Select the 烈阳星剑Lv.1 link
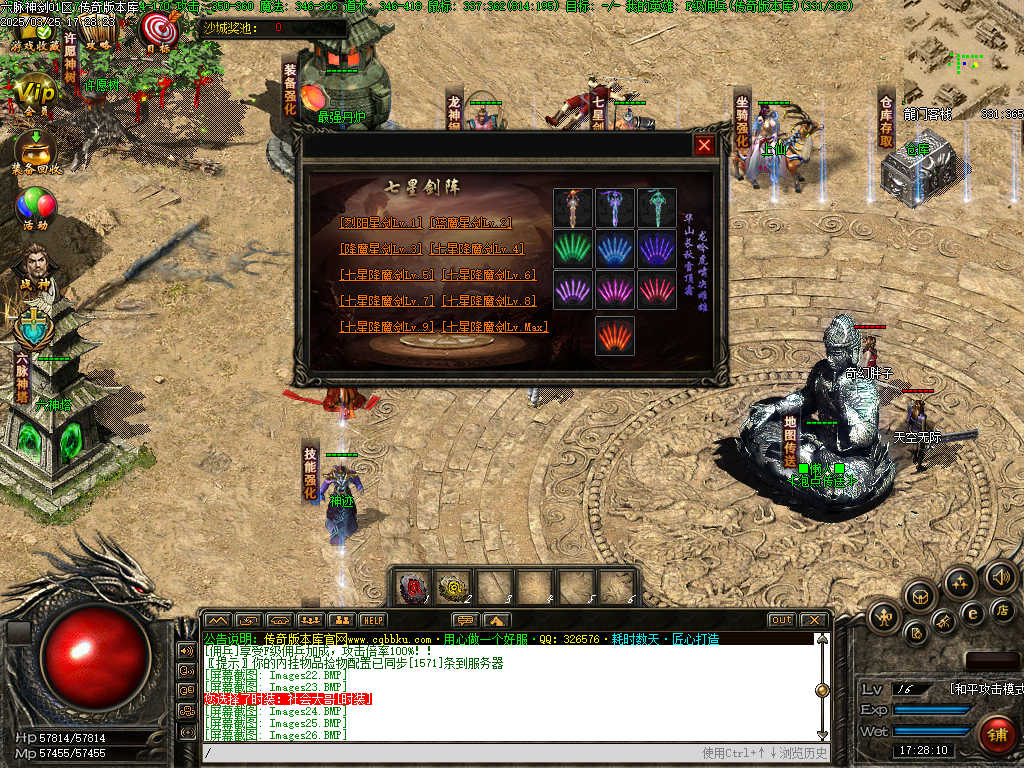1024x768 pixels. click(x=383, y=223)
